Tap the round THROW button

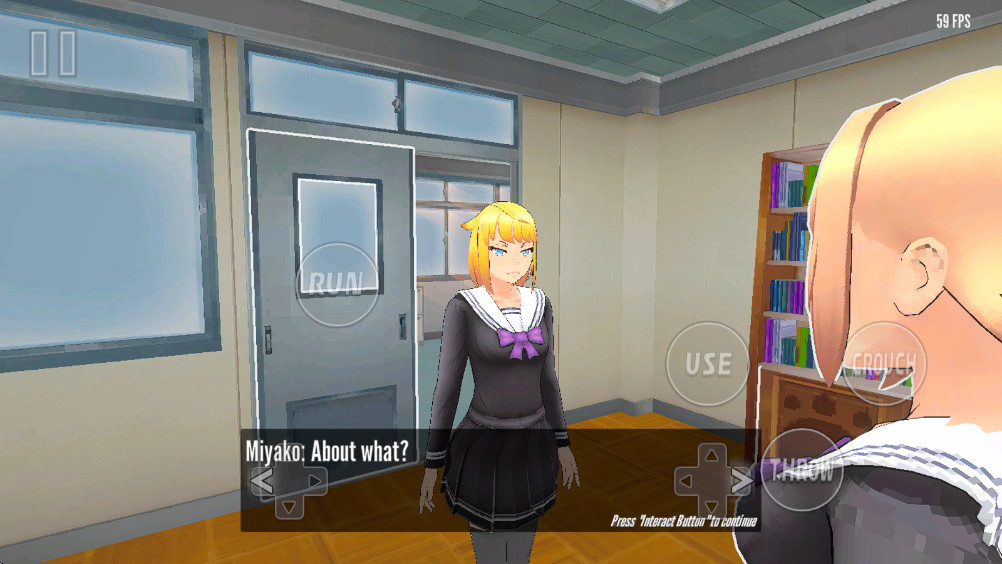click(804, 472)
